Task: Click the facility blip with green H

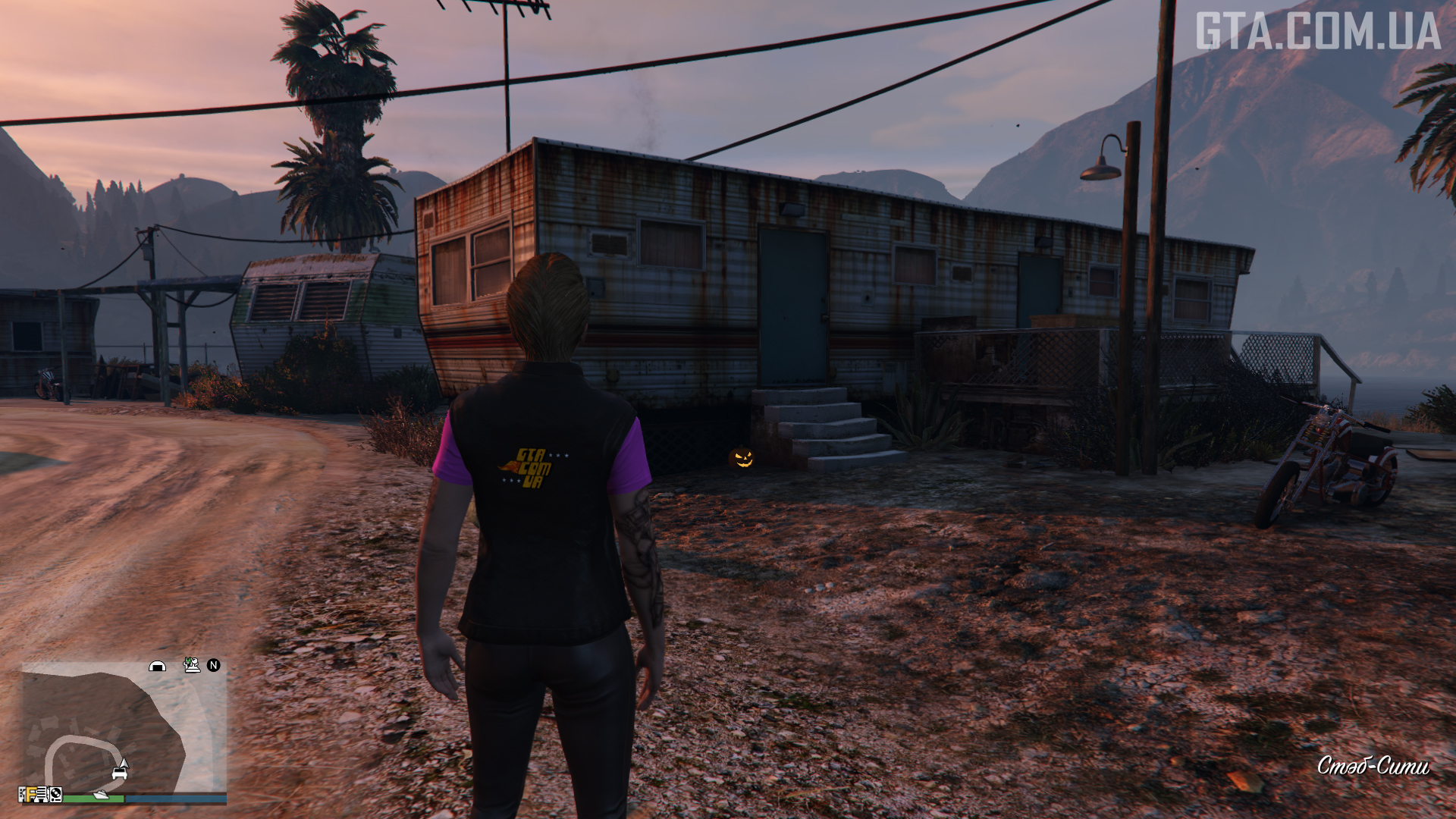Action: click(192, 665)
